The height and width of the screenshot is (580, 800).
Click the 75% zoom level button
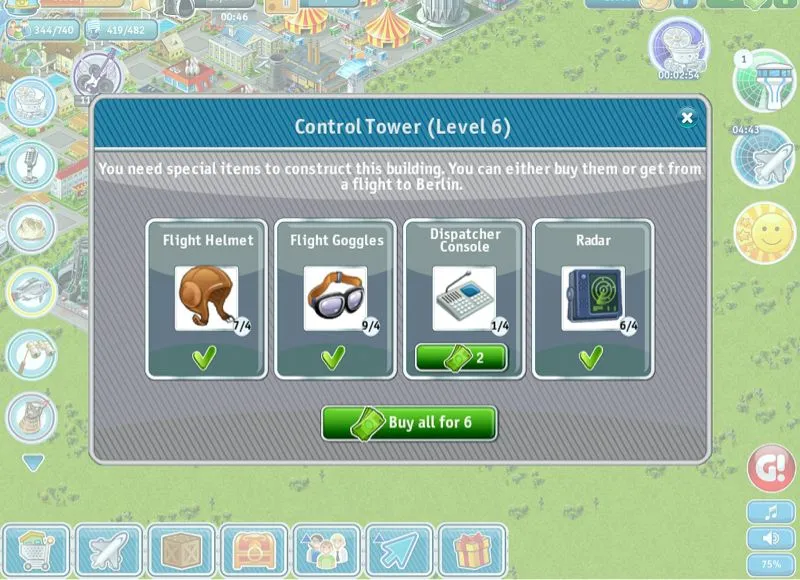771,563
